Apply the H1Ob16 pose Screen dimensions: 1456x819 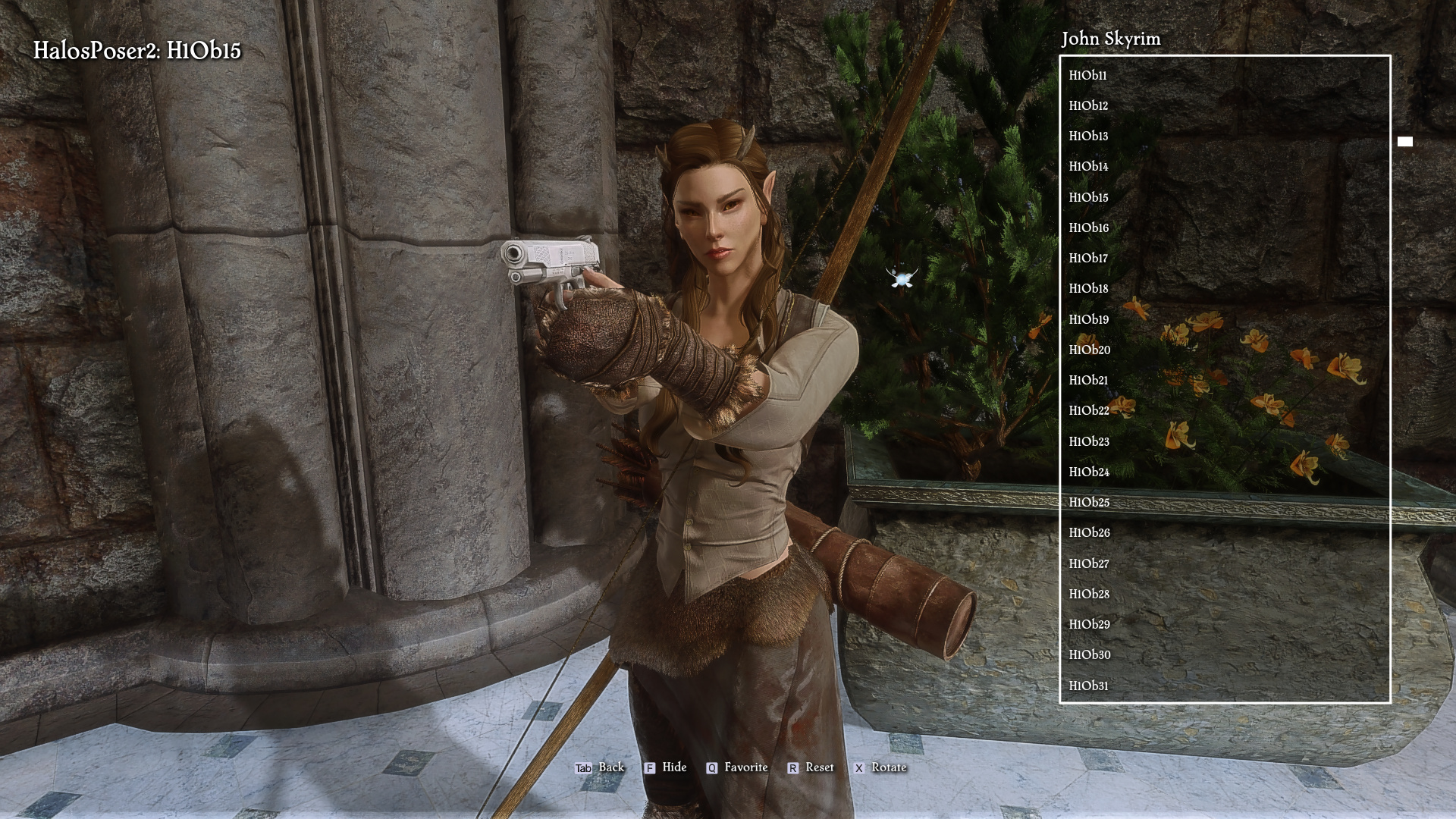click(x=1088, y=227)
